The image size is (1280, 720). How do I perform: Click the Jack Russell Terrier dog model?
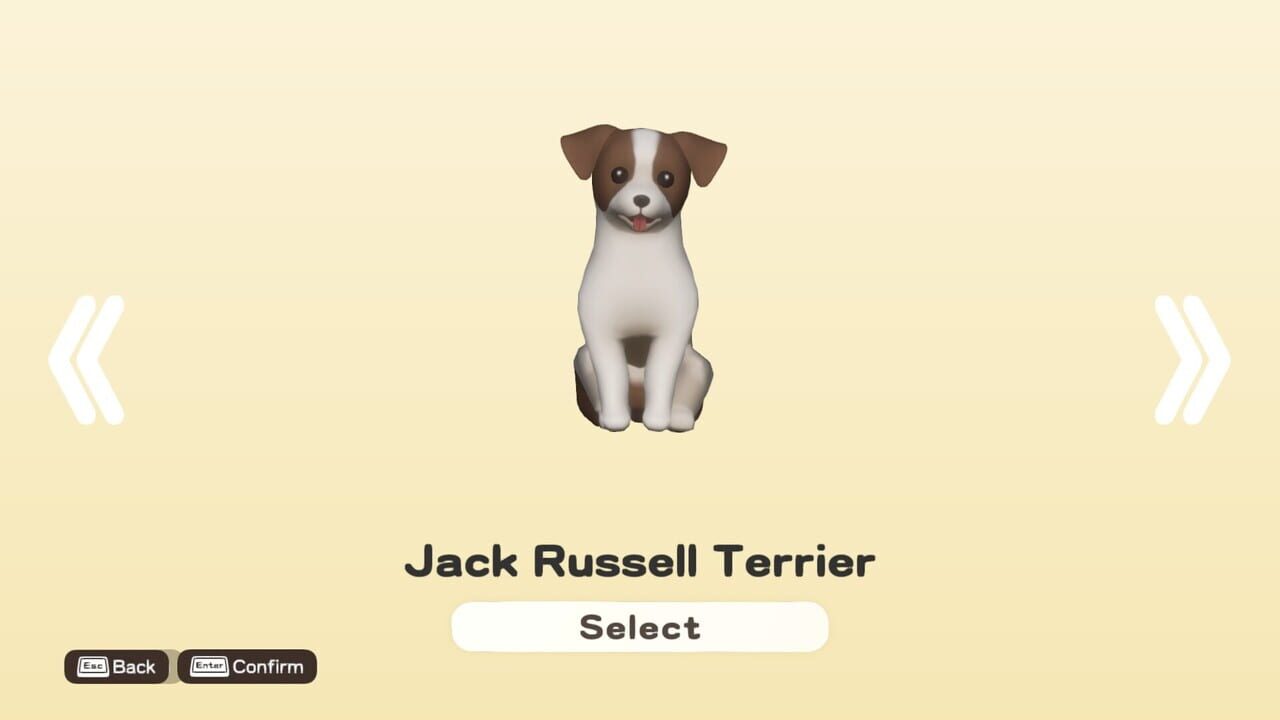point(640,280)
